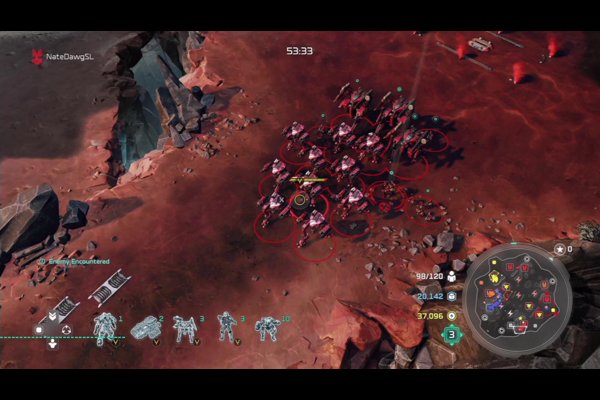
Task: Open leader powers via the green 3 badge
Action: click(452, 334)
